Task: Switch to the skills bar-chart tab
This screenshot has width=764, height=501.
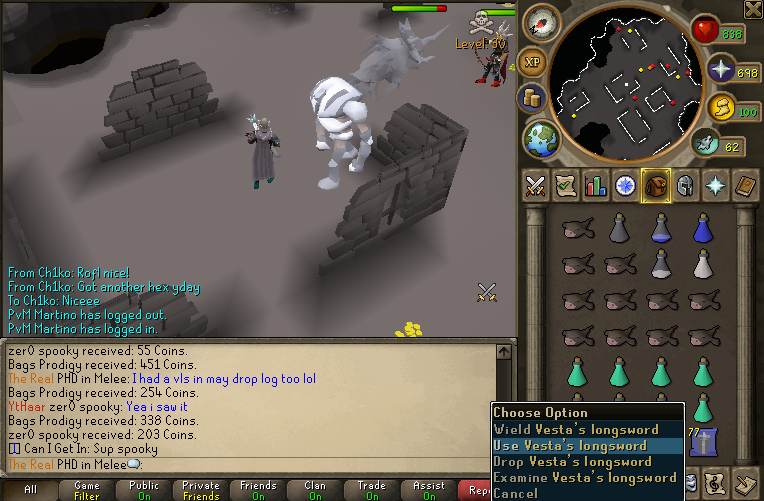Action: pos(596,185)
